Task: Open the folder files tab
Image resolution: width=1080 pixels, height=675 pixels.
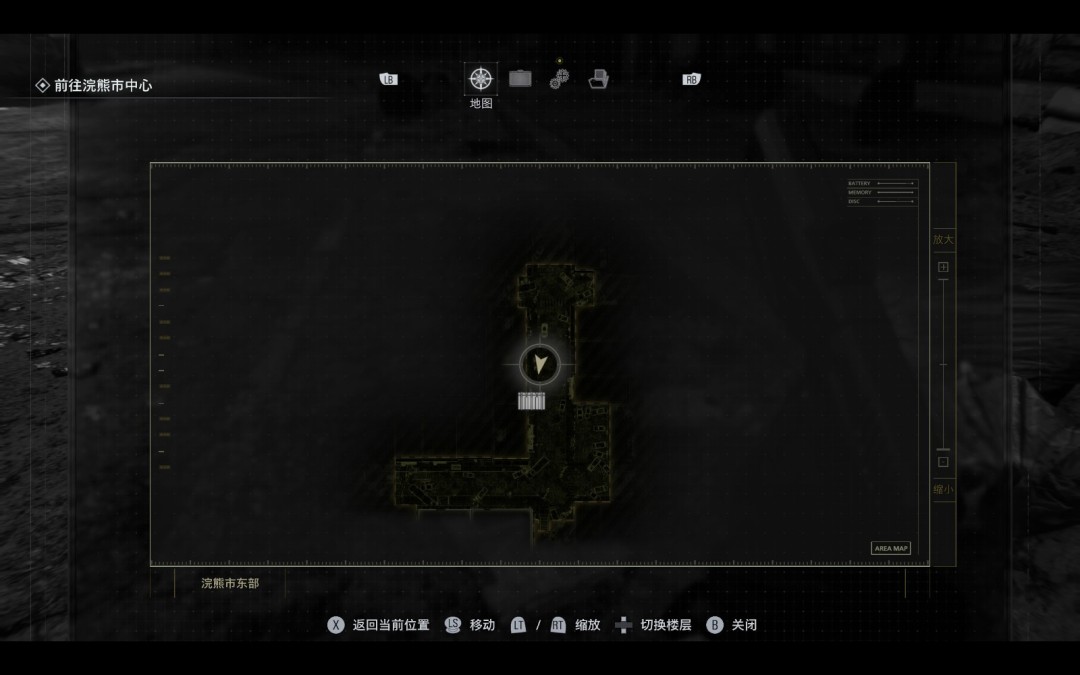Action: tap(598, 79)
